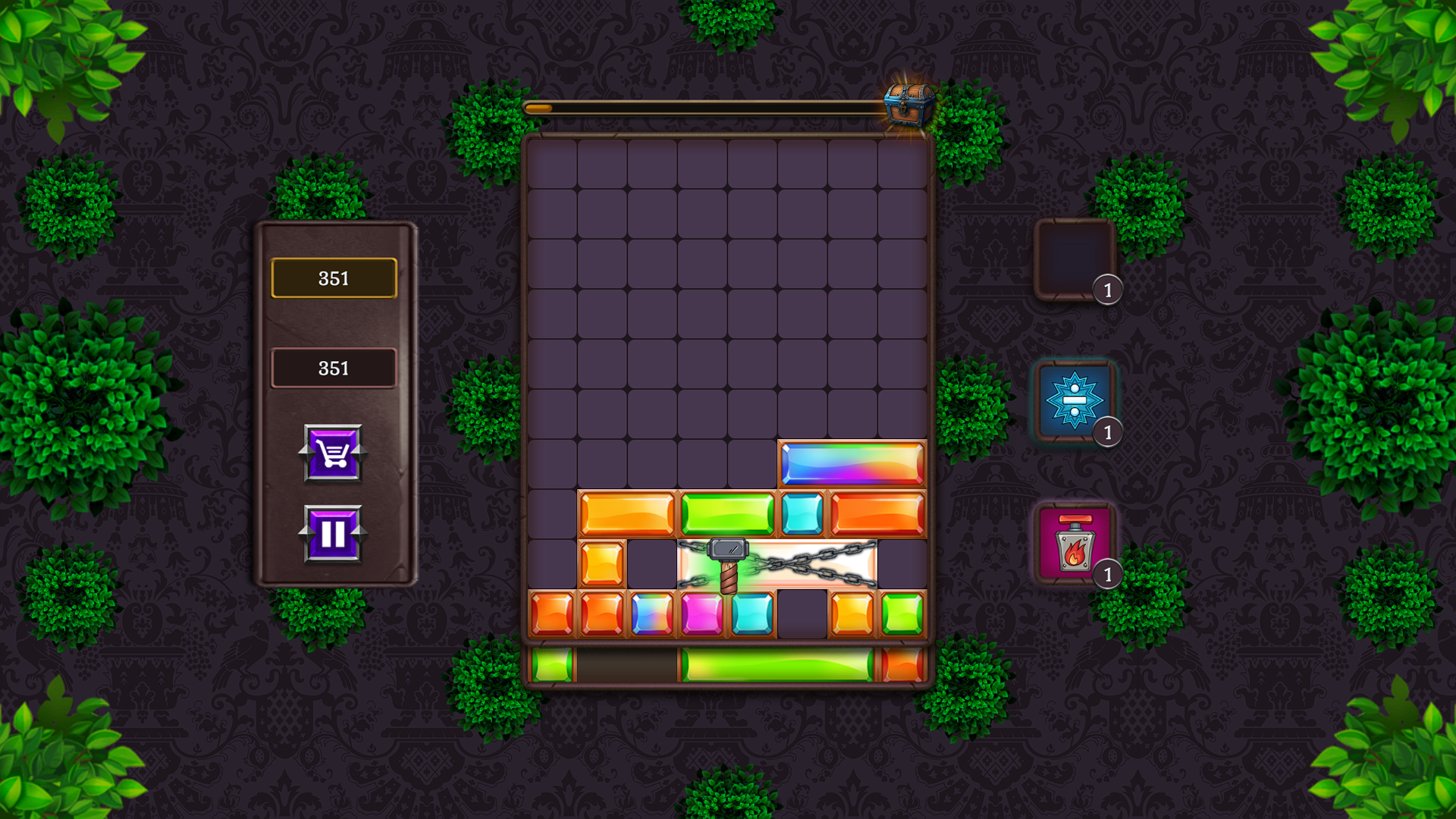Use the fire detonator booster
Screen dimensions: 1456x819
[x=1075, y=541]
